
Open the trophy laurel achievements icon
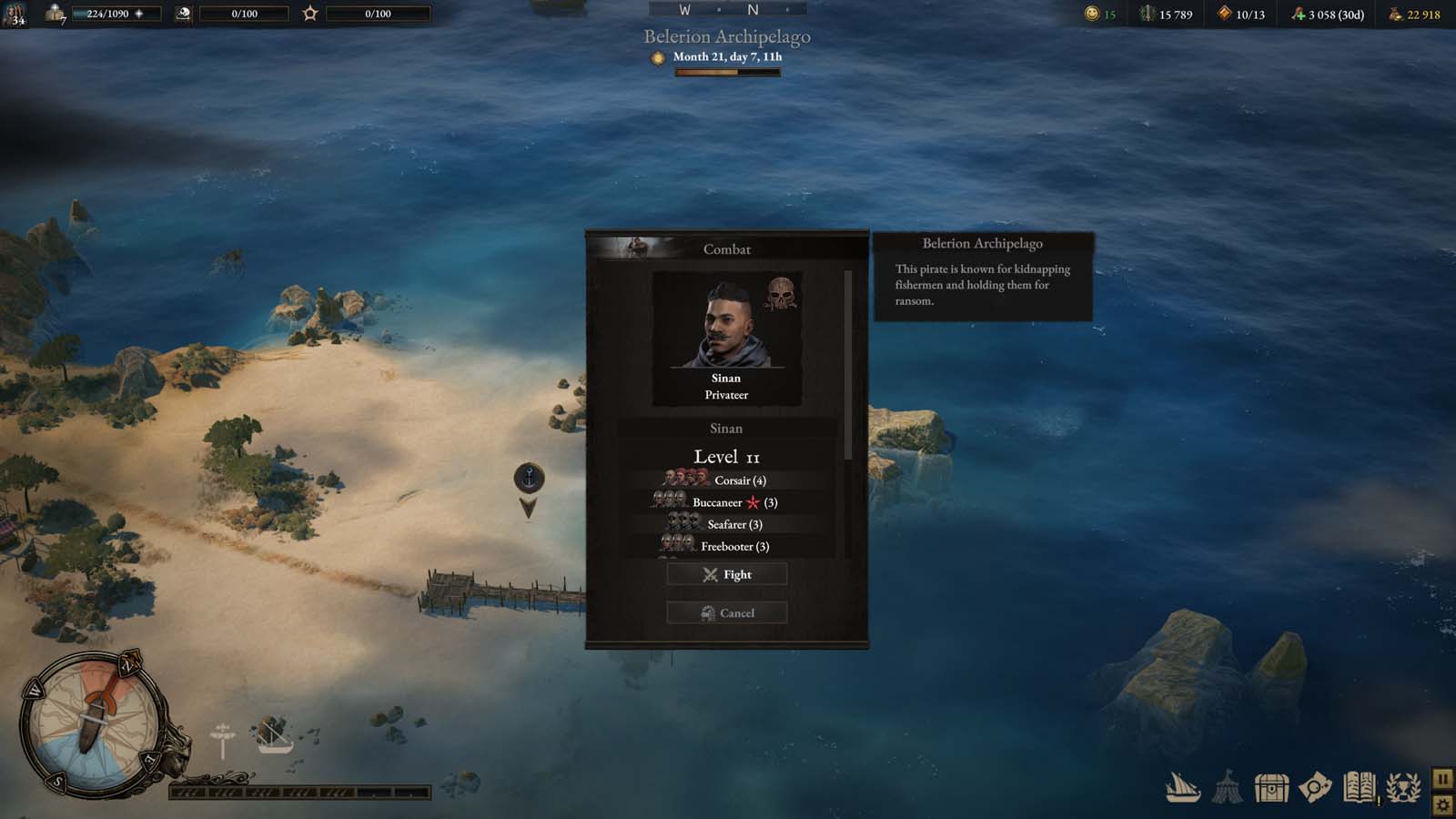1402,787
